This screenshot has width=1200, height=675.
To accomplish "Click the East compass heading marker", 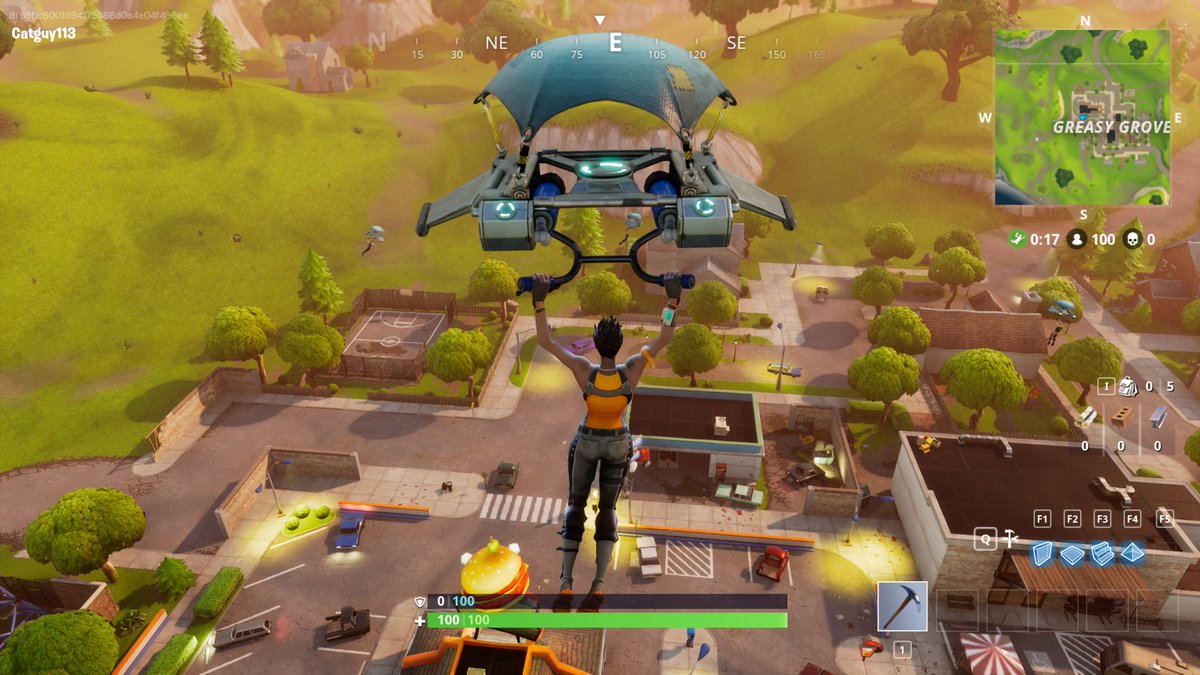I will [615, 42].
